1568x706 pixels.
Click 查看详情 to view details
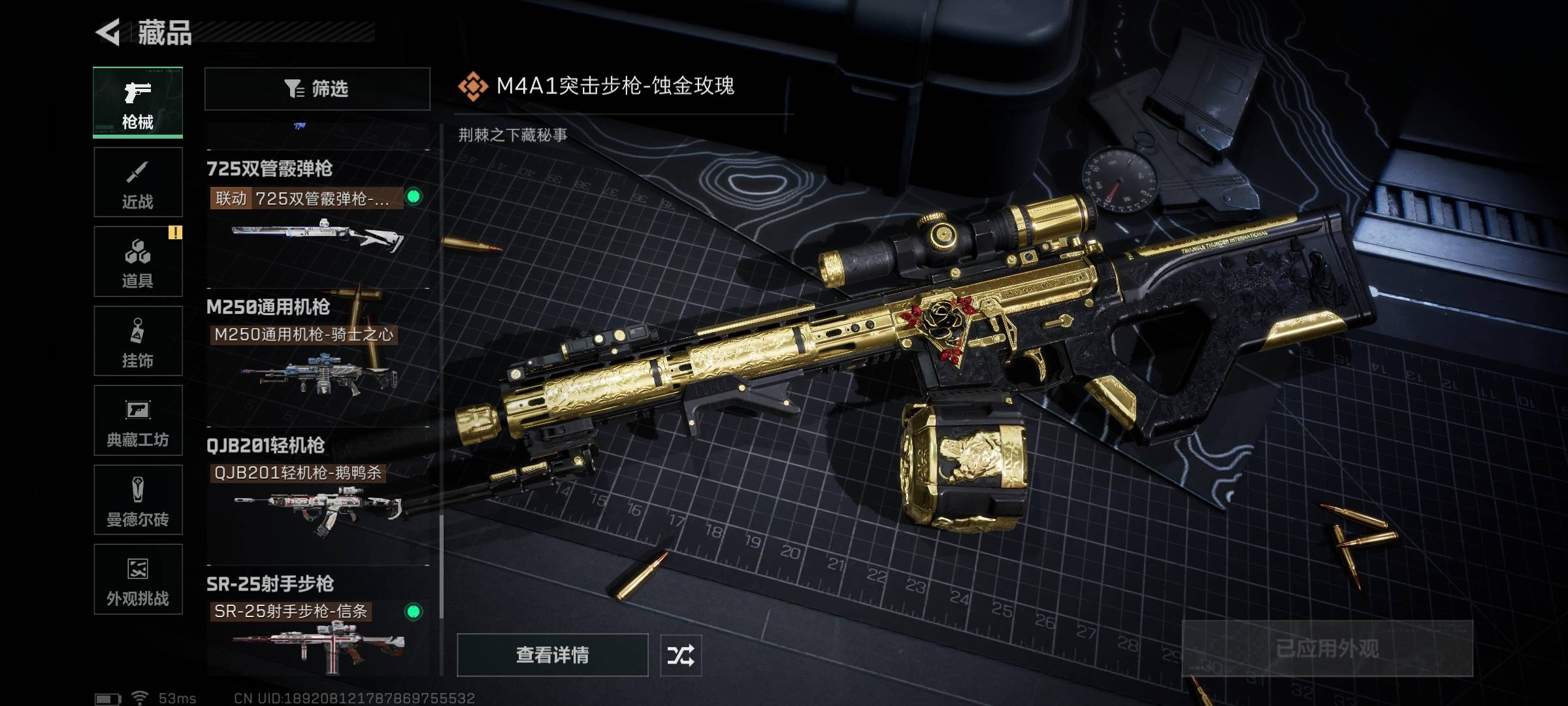coord(552,654)
